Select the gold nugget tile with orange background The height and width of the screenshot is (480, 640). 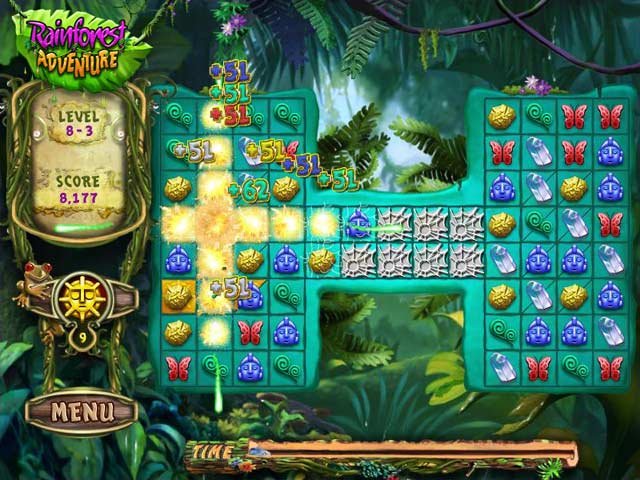(x=178, y=296)
